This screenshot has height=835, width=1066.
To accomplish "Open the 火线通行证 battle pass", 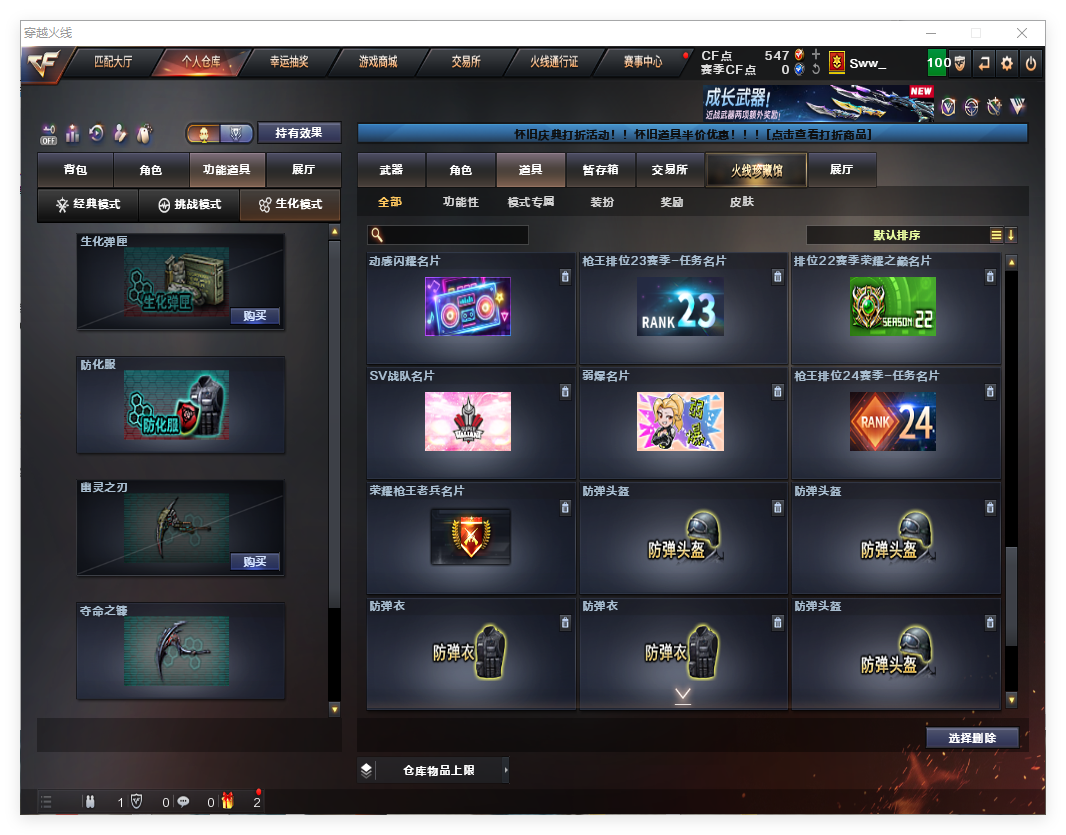I will tap(554, 62).
